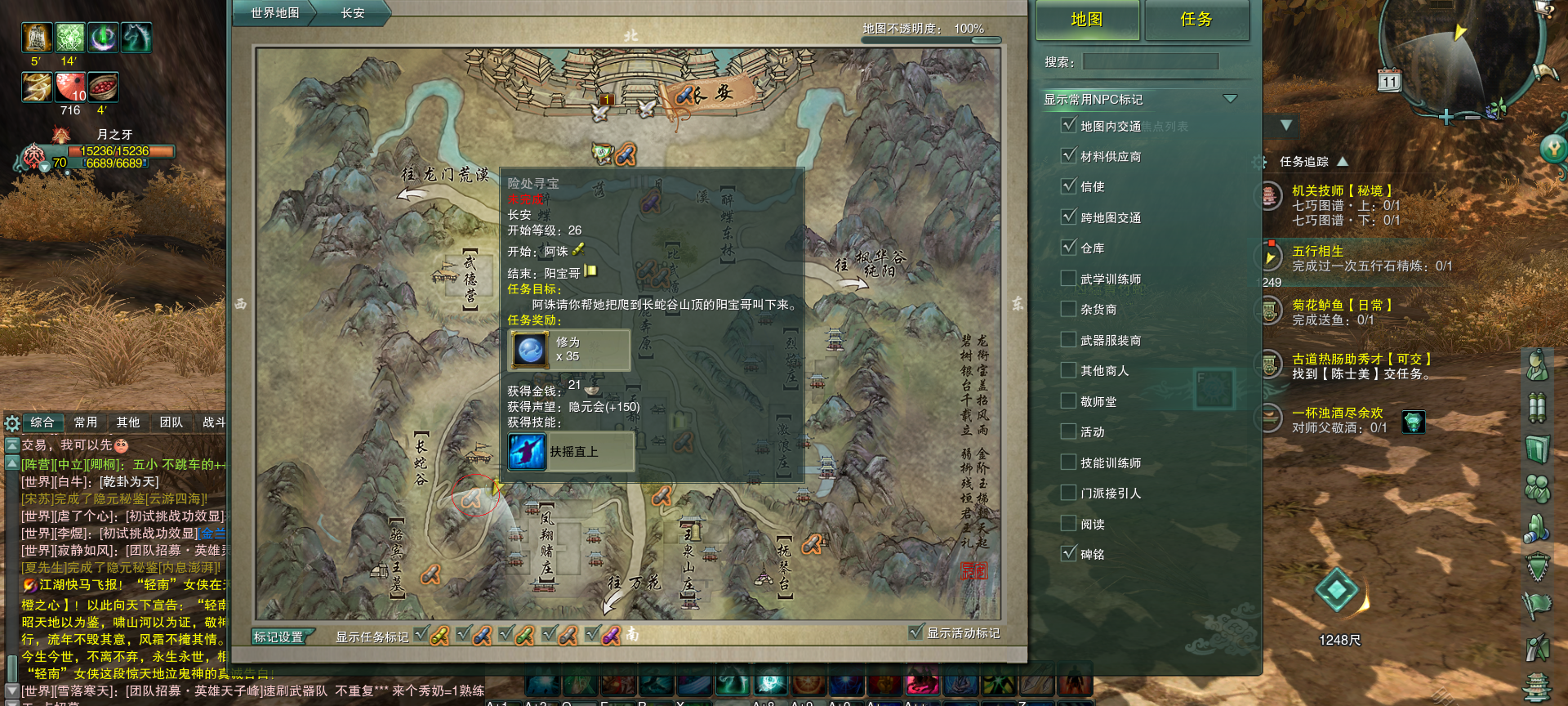Switch chat to the 团队 tab

(x=171, y=422)
